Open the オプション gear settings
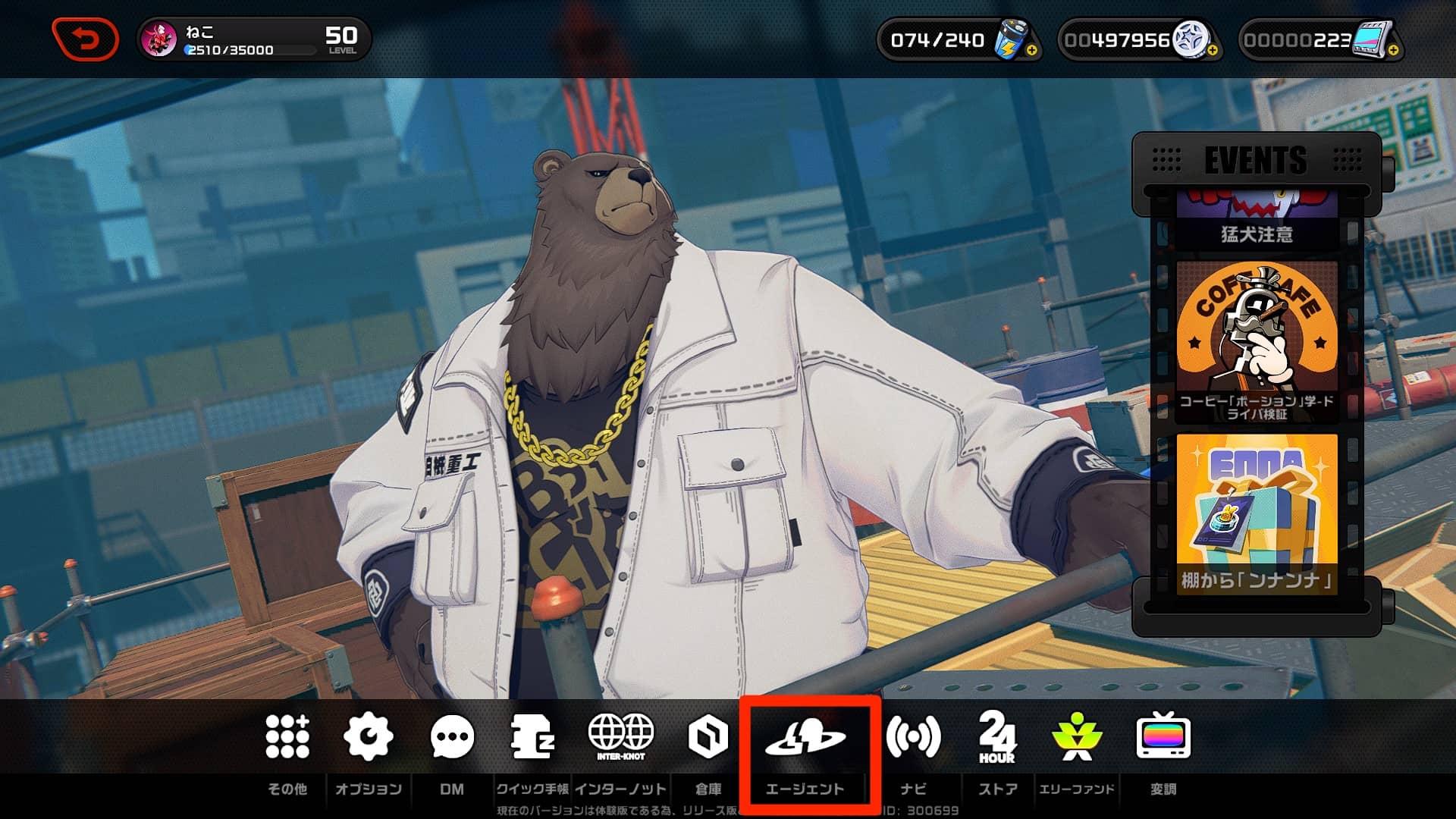Screen dimensions: 1456x819 (x=368, y=736)
